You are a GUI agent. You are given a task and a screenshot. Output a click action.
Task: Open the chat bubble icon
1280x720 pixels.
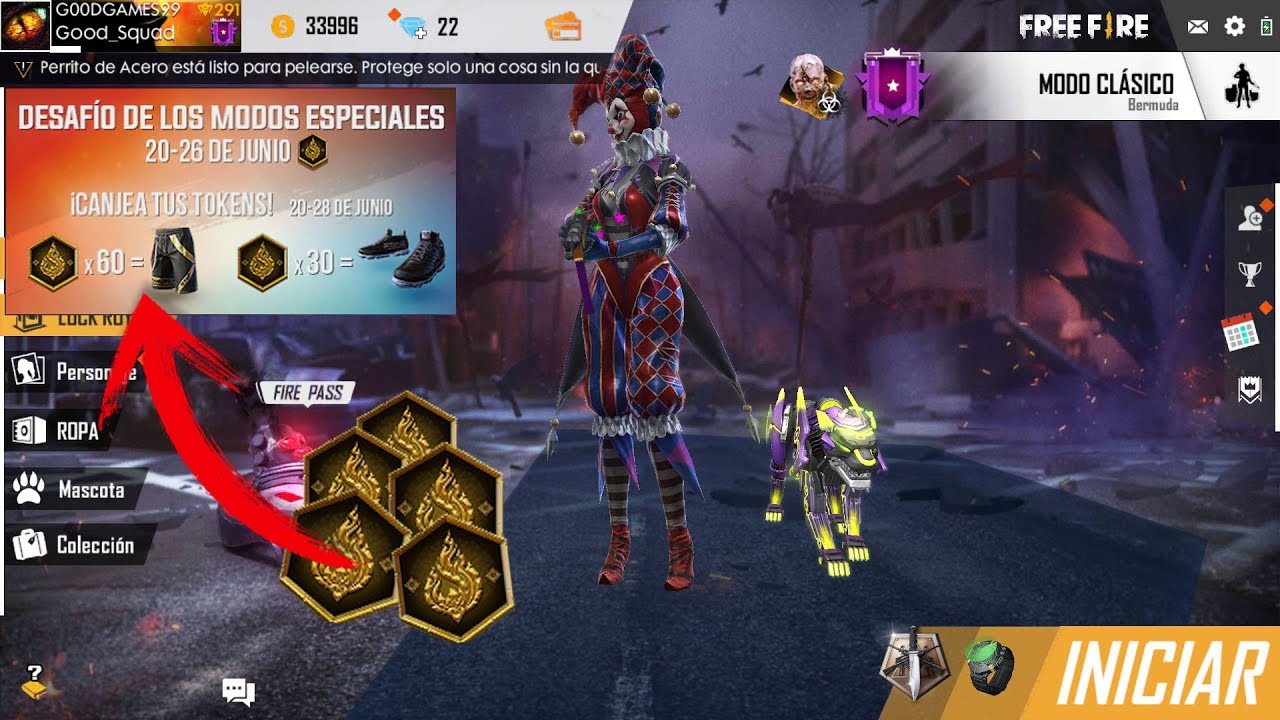coord(237,689)
